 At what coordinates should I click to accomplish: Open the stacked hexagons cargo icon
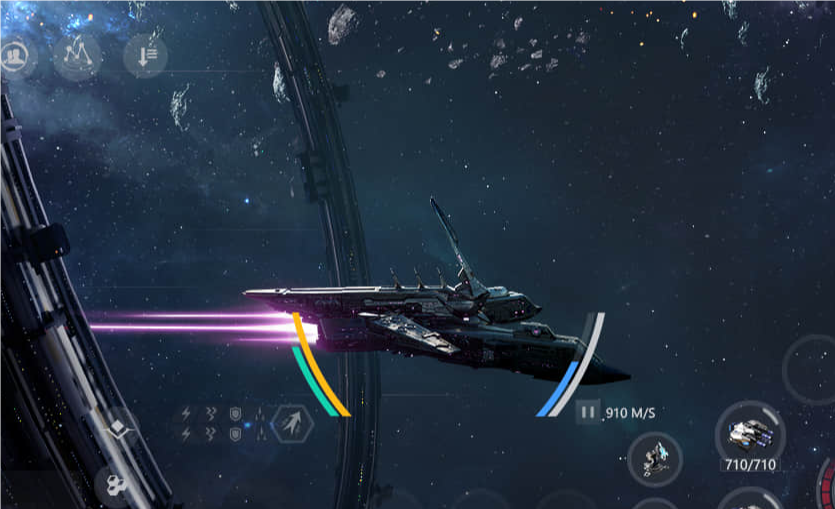tap(114, 487)
